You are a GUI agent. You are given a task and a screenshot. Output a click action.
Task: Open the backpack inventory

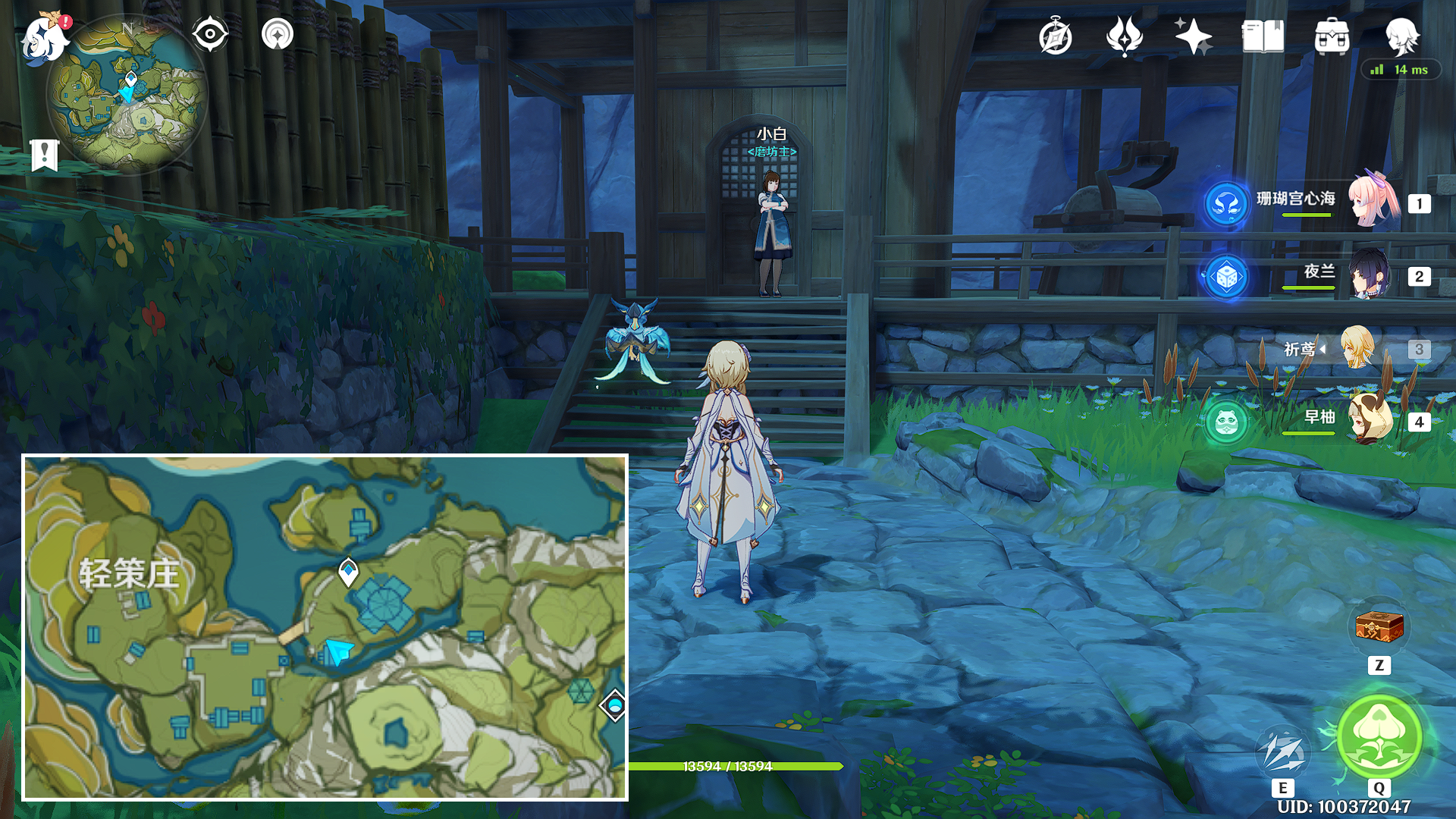[x=1332, y=36]
